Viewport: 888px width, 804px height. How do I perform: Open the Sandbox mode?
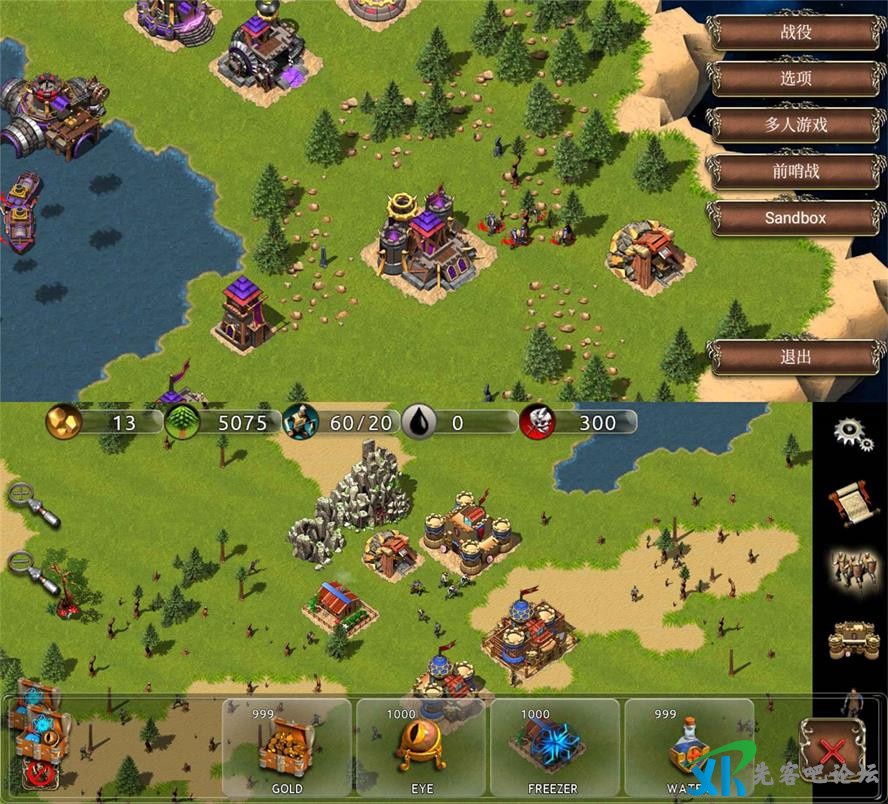pyautogui.click(x=796, y=217)
